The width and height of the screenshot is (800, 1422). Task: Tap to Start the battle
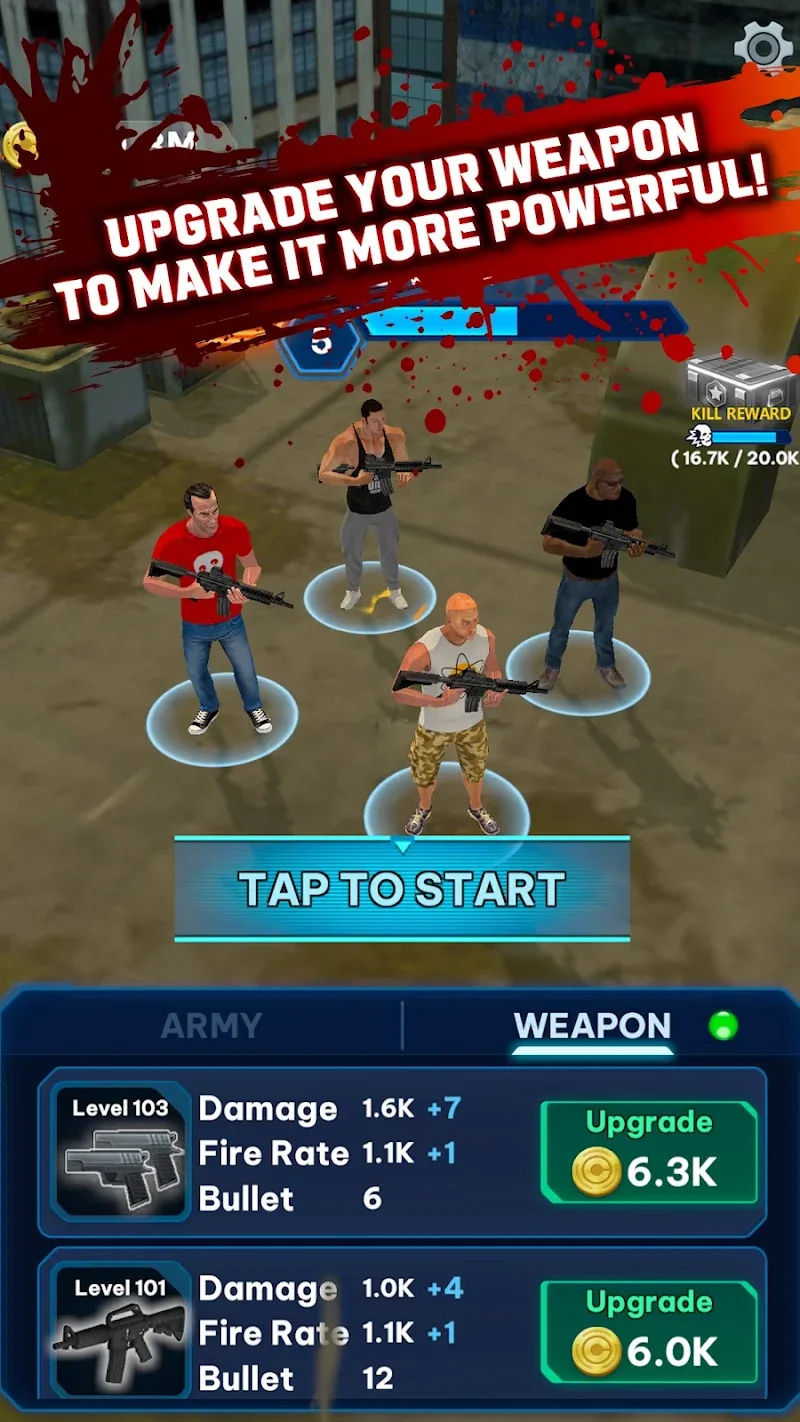coord(402,889)
